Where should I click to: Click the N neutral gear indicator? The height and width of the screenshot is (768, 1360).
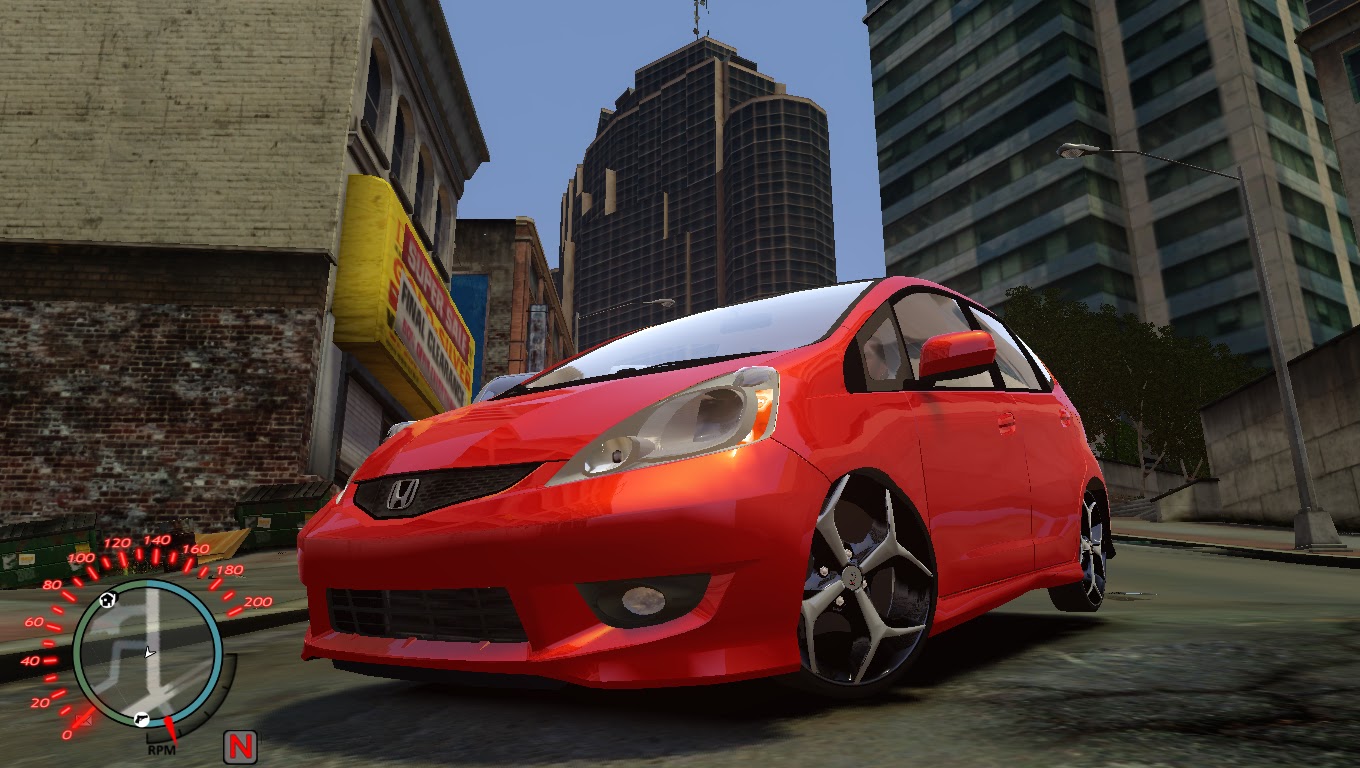point(242,744)
